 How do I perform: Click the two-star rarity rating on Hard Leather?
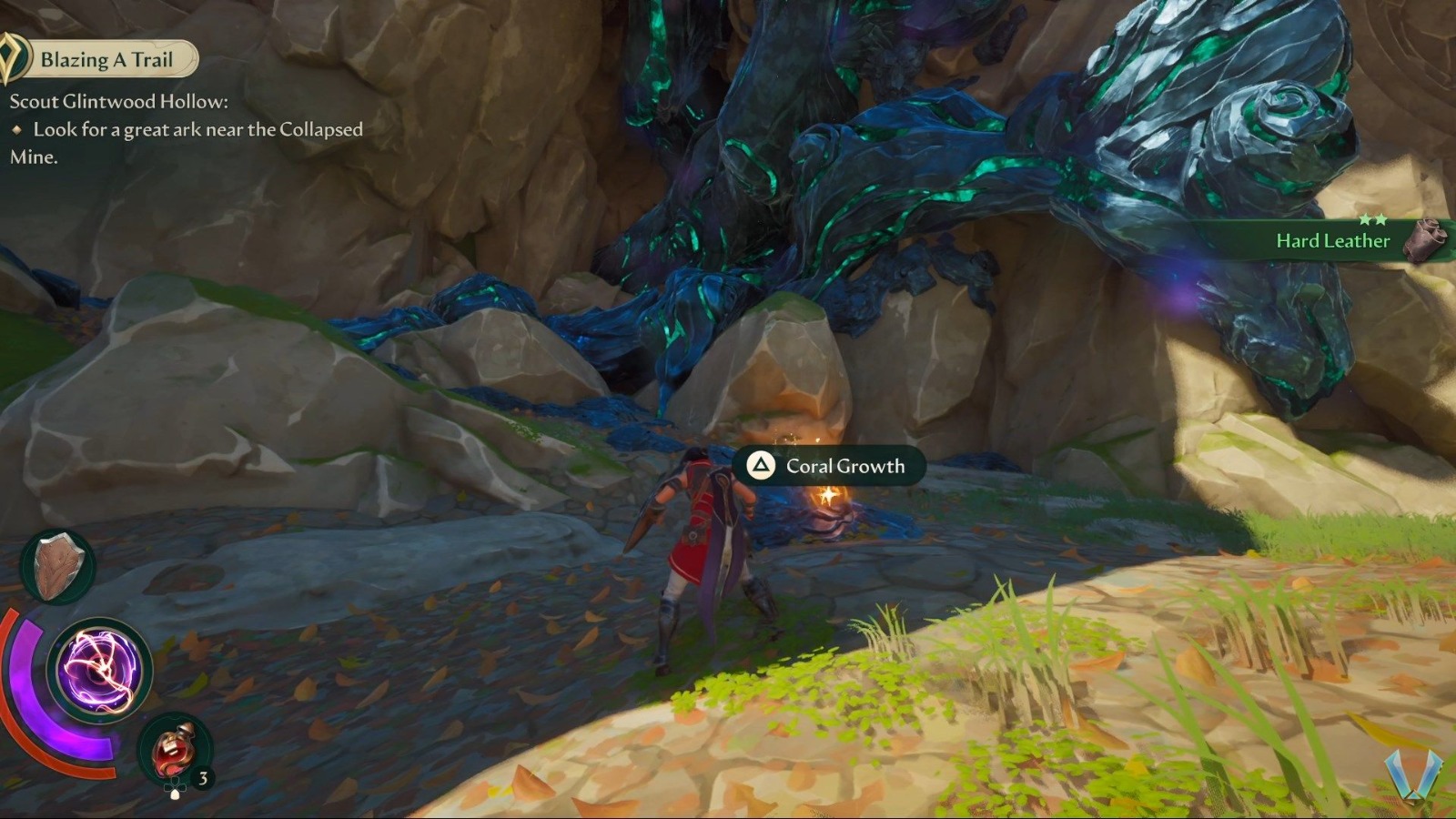pyautogui.click(x=1375, y=217)
